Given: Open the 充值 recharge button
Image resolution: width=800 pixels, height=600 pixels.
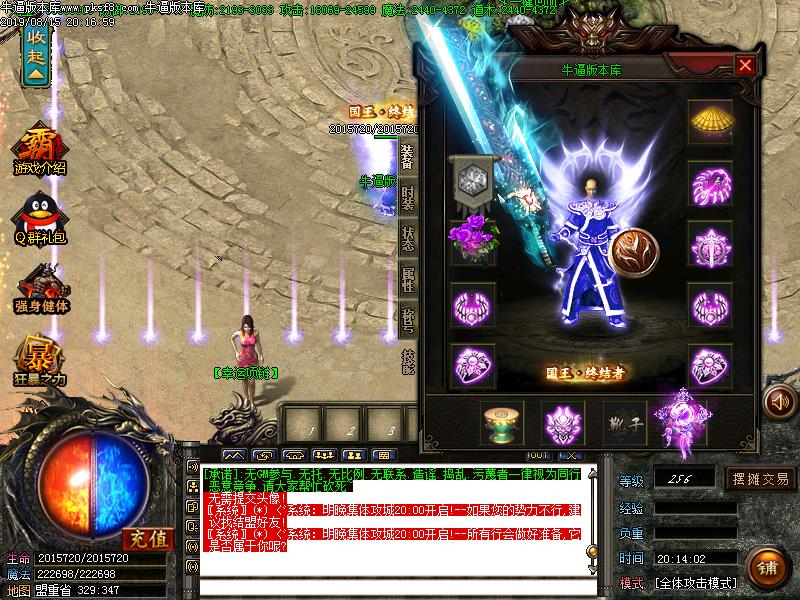Looking at the screenshot, I should pyautogui.click(x=144, y=538).
